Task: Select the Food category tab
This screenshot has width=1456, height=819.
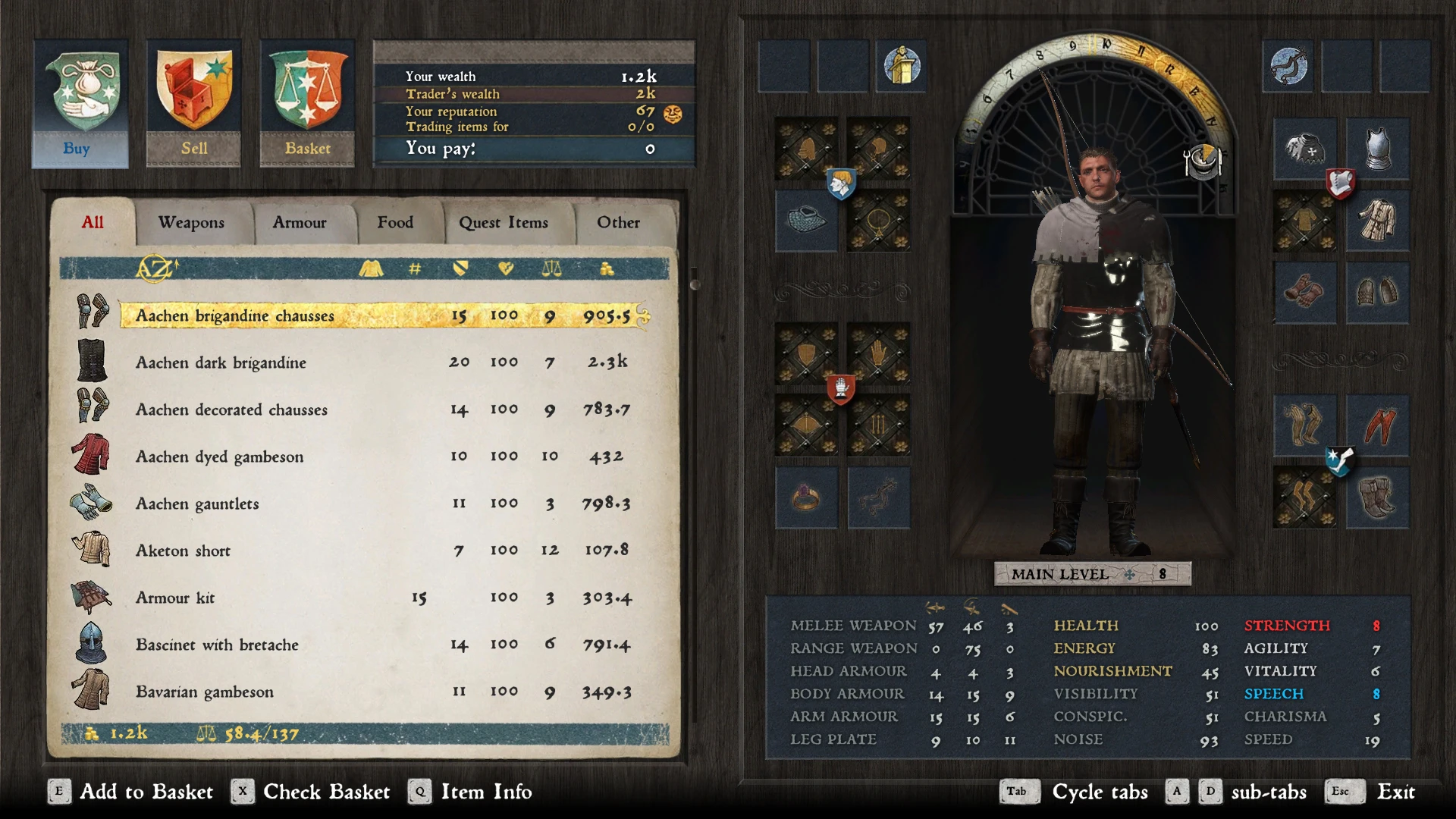Action: click(x=395, y=222)
